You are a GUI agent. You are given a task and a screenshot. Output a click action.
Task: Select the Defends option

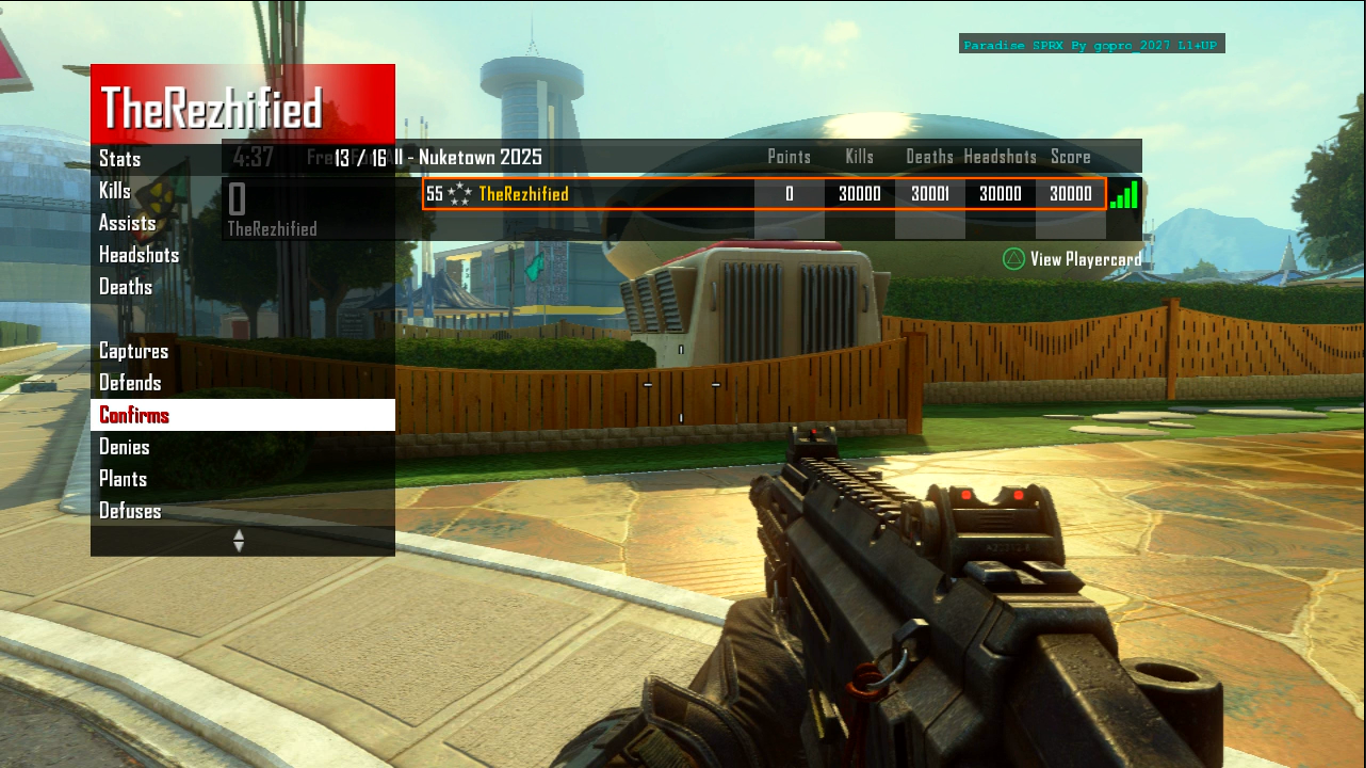(130, 383)
